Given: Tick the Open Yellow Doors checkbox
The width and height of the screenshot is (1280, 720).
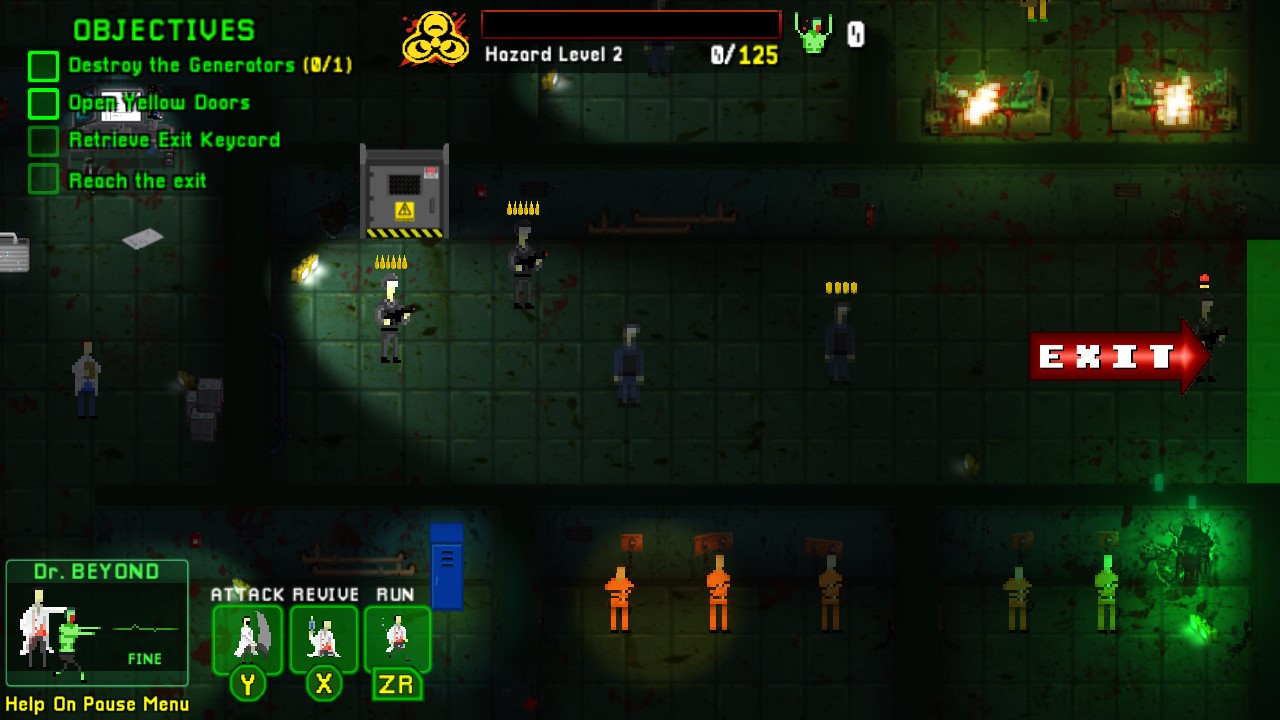Looking at the screenshot, I should pos(42,103).
